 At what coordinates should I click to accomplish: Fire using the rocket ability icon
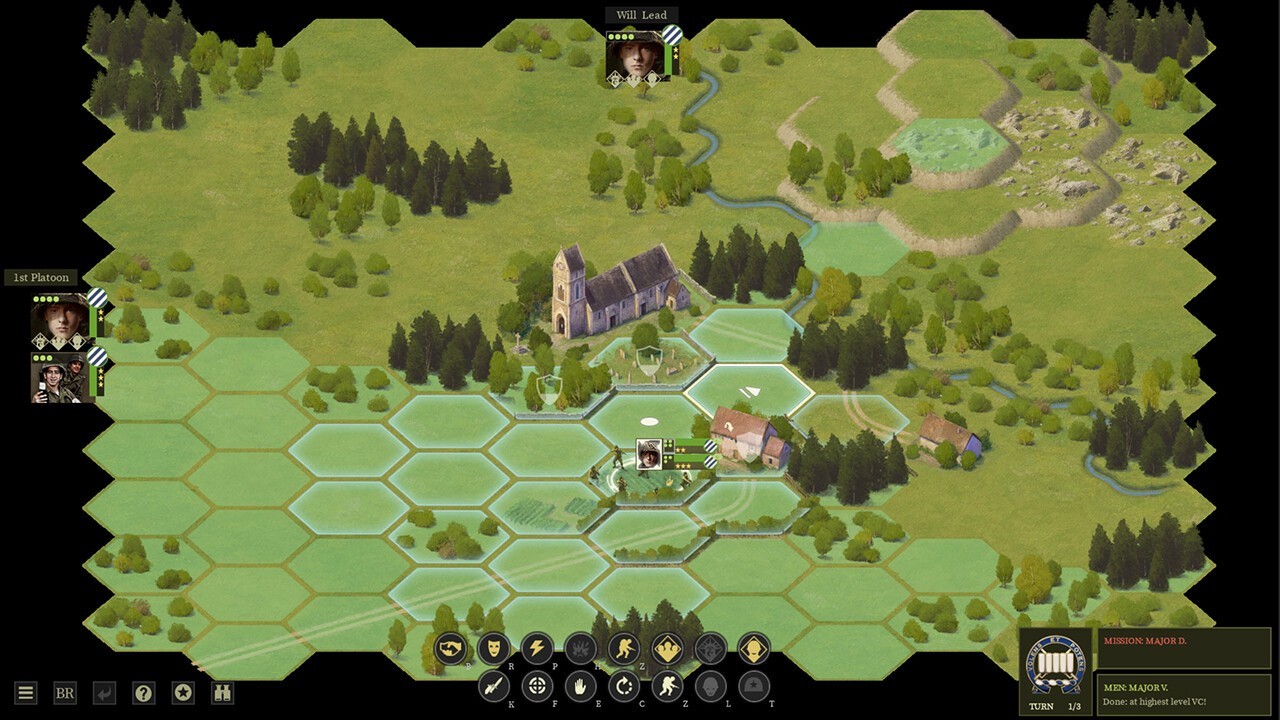[x=494, y=686]
